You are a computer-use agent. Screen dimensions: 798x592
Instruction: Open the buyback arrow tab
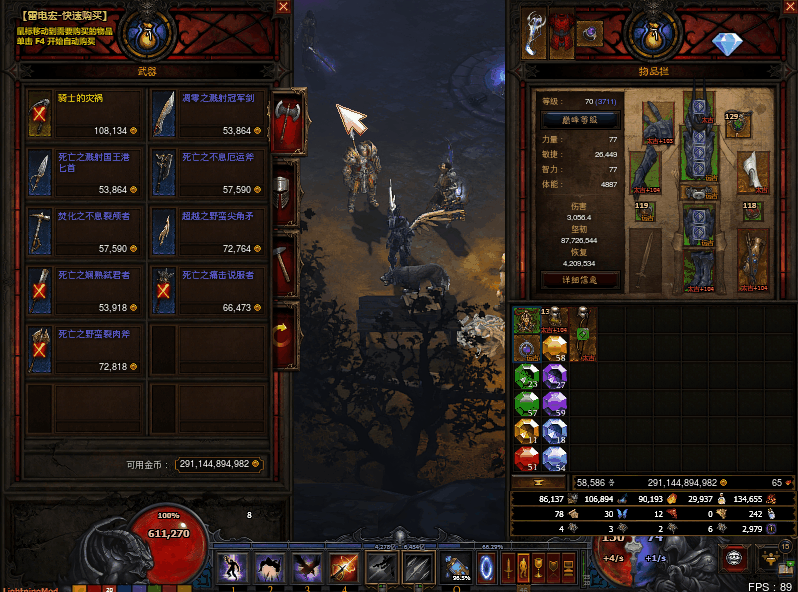tap(285, 335)
